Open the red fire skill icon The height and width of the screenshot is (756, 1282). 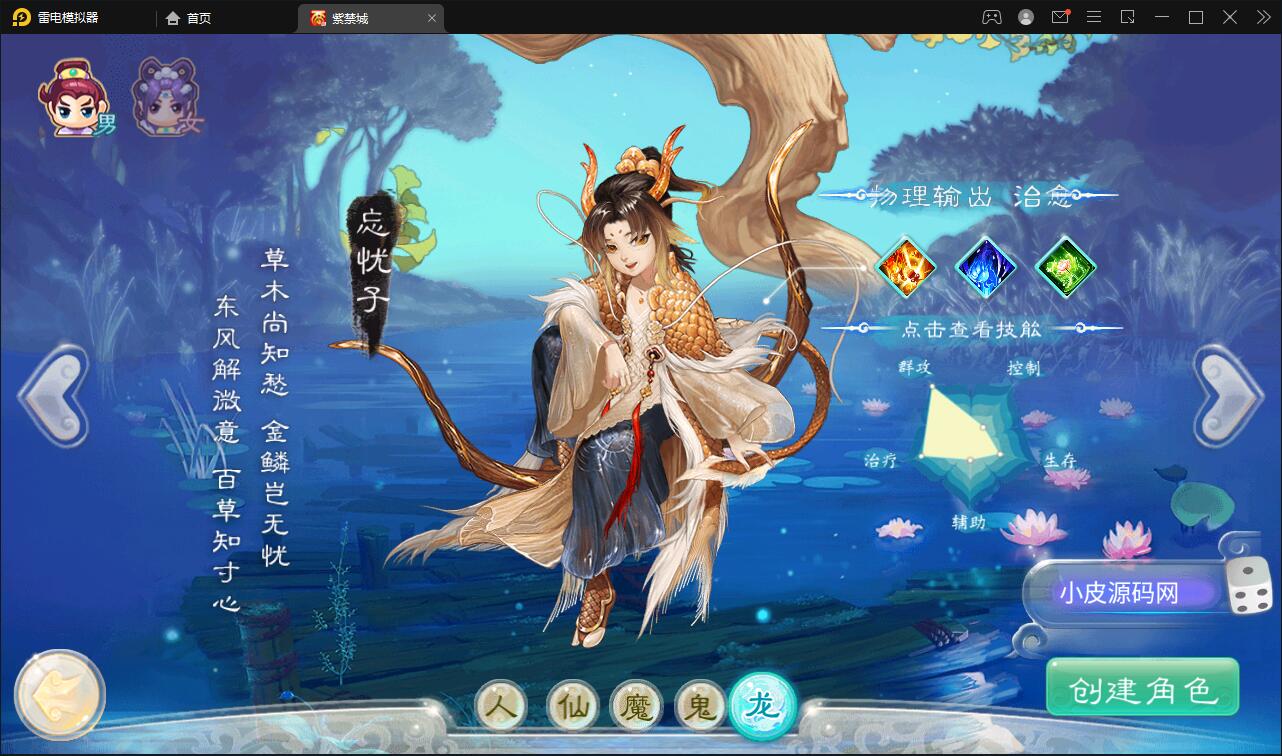[x=908, y=266]
